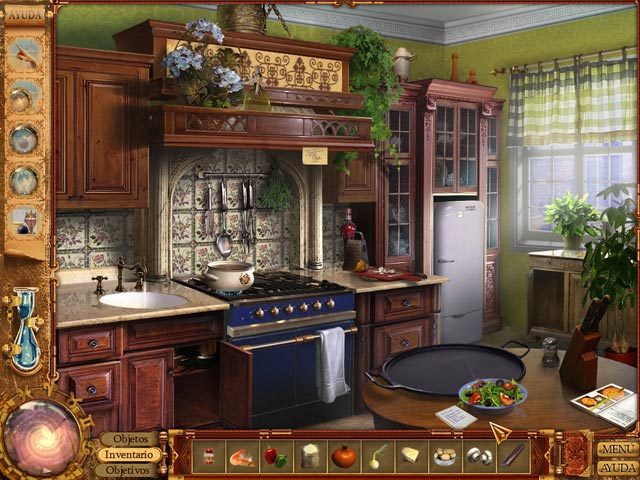
Task: Pick the flour sack inventory slot
Action: coord(310,456)
